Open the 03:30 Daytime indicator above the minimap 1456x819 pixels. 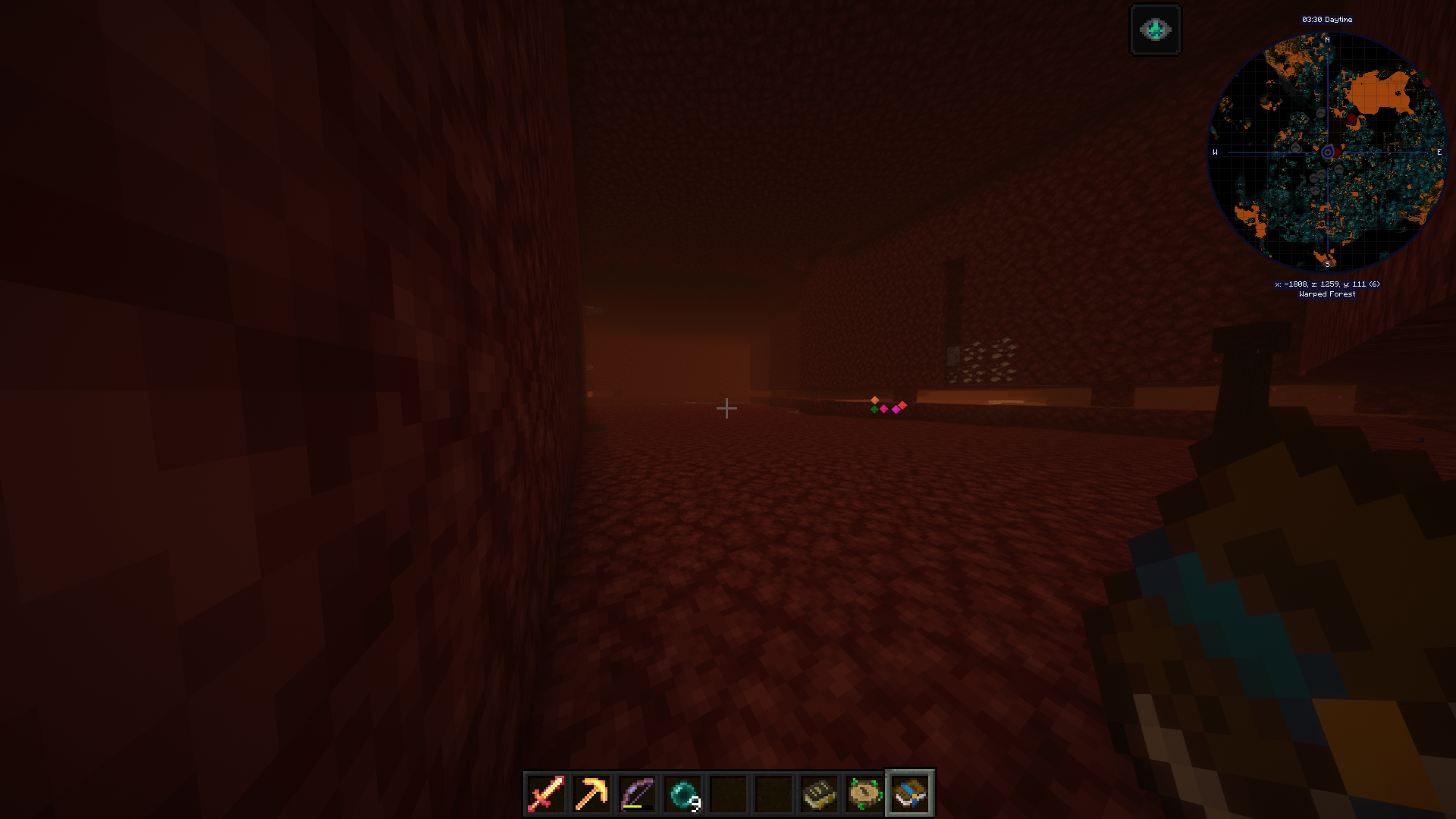(1326, 19)
